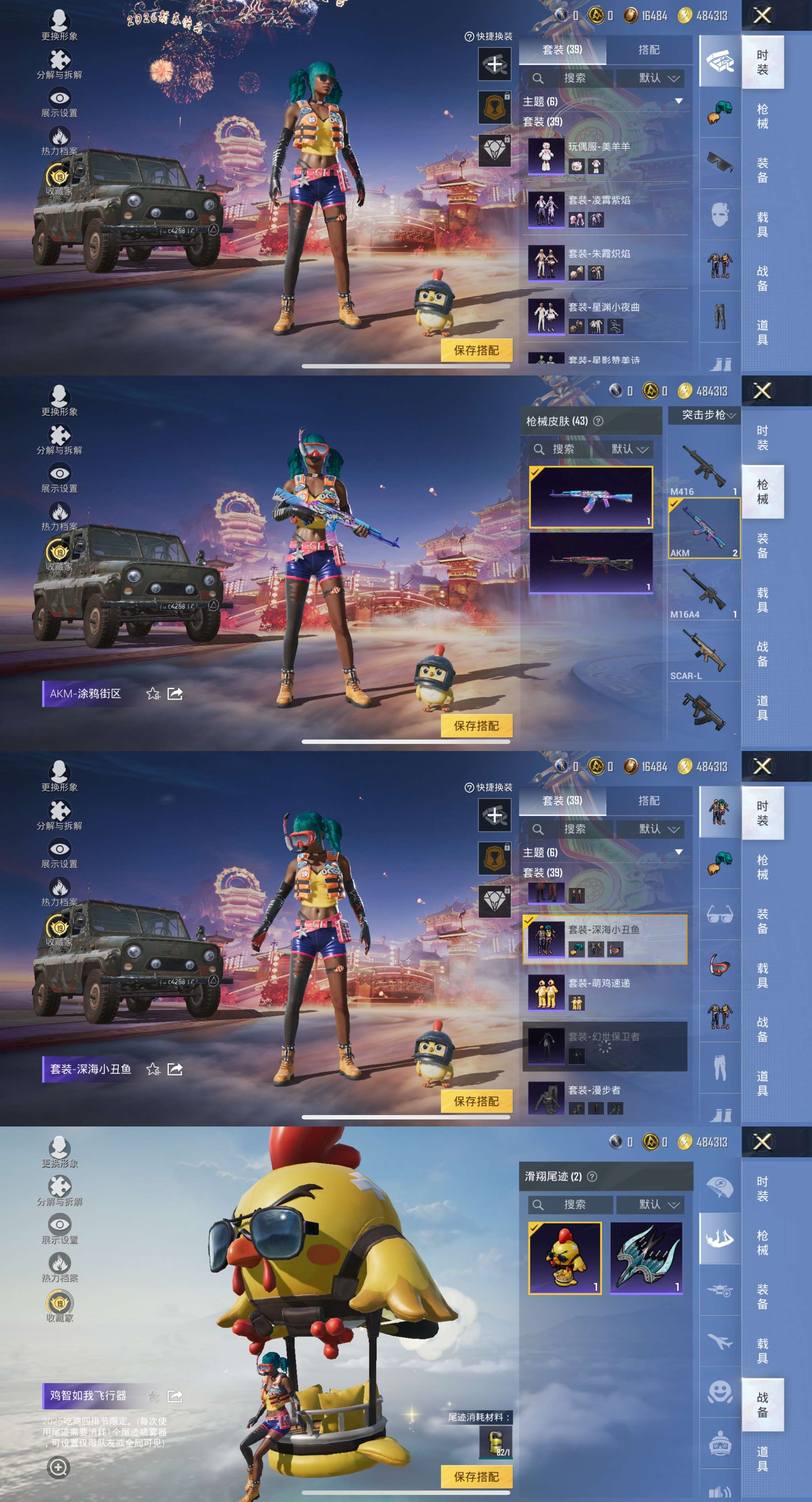Toggle the favorite star for AKM-涂鸦街区
812x1502 pixels.
tap(153, 694)
